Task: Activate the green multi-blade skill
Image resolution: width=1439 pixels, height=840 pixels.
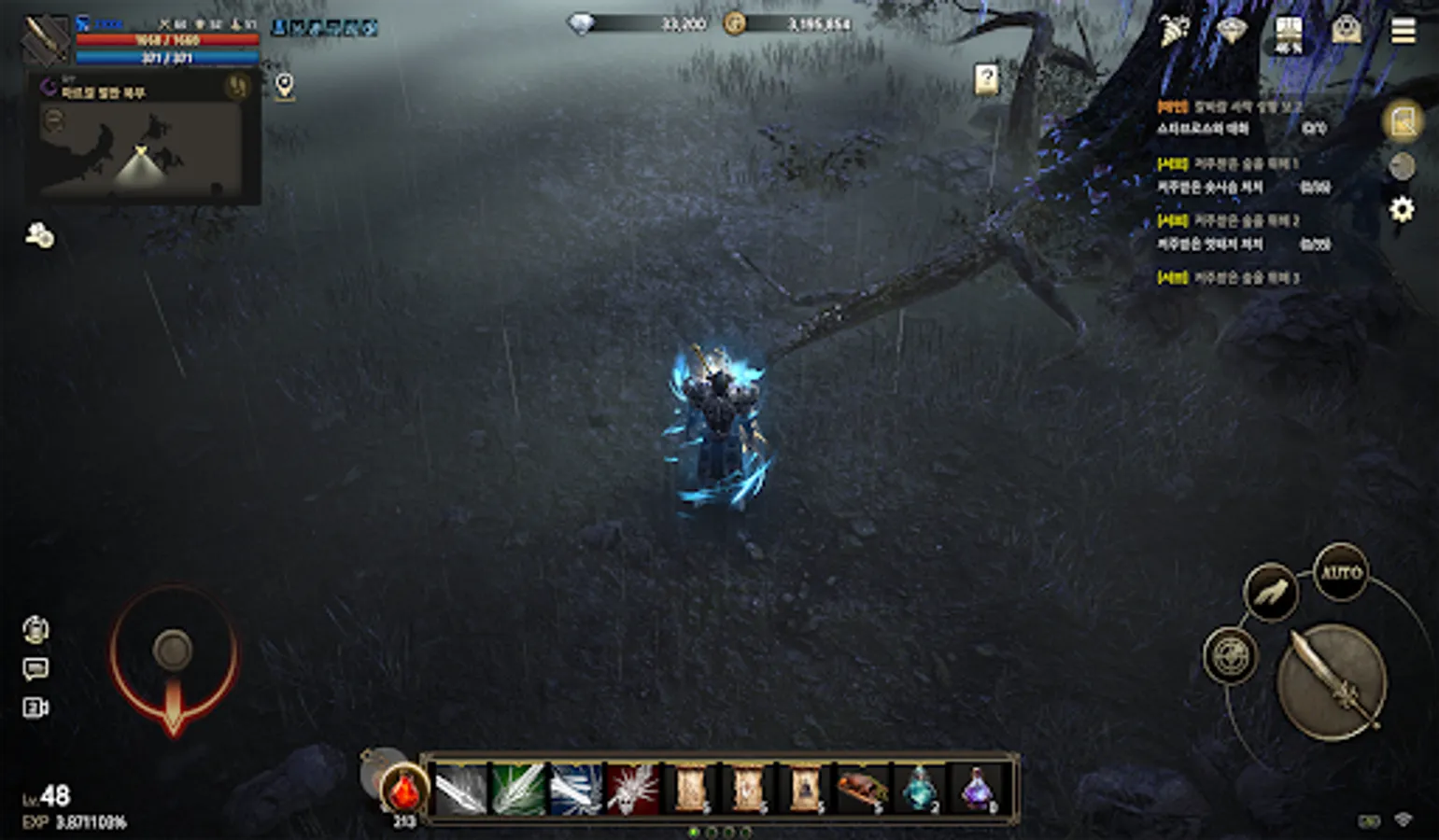Action: pyautogui.click(x=519, y=791)
